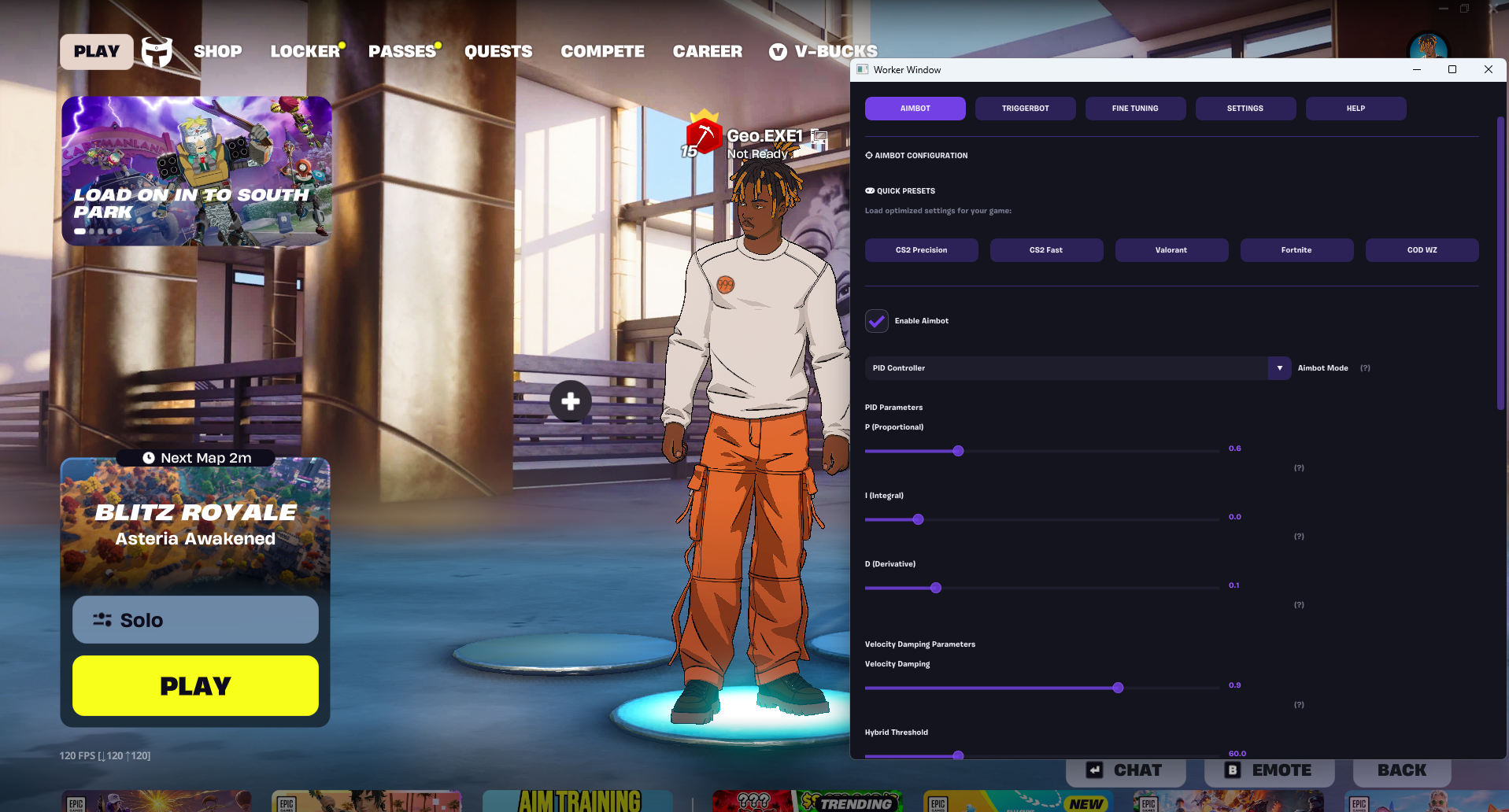
Task: Disable the Enable Aimbot checkbox
Action: click(x=876, y=321)
